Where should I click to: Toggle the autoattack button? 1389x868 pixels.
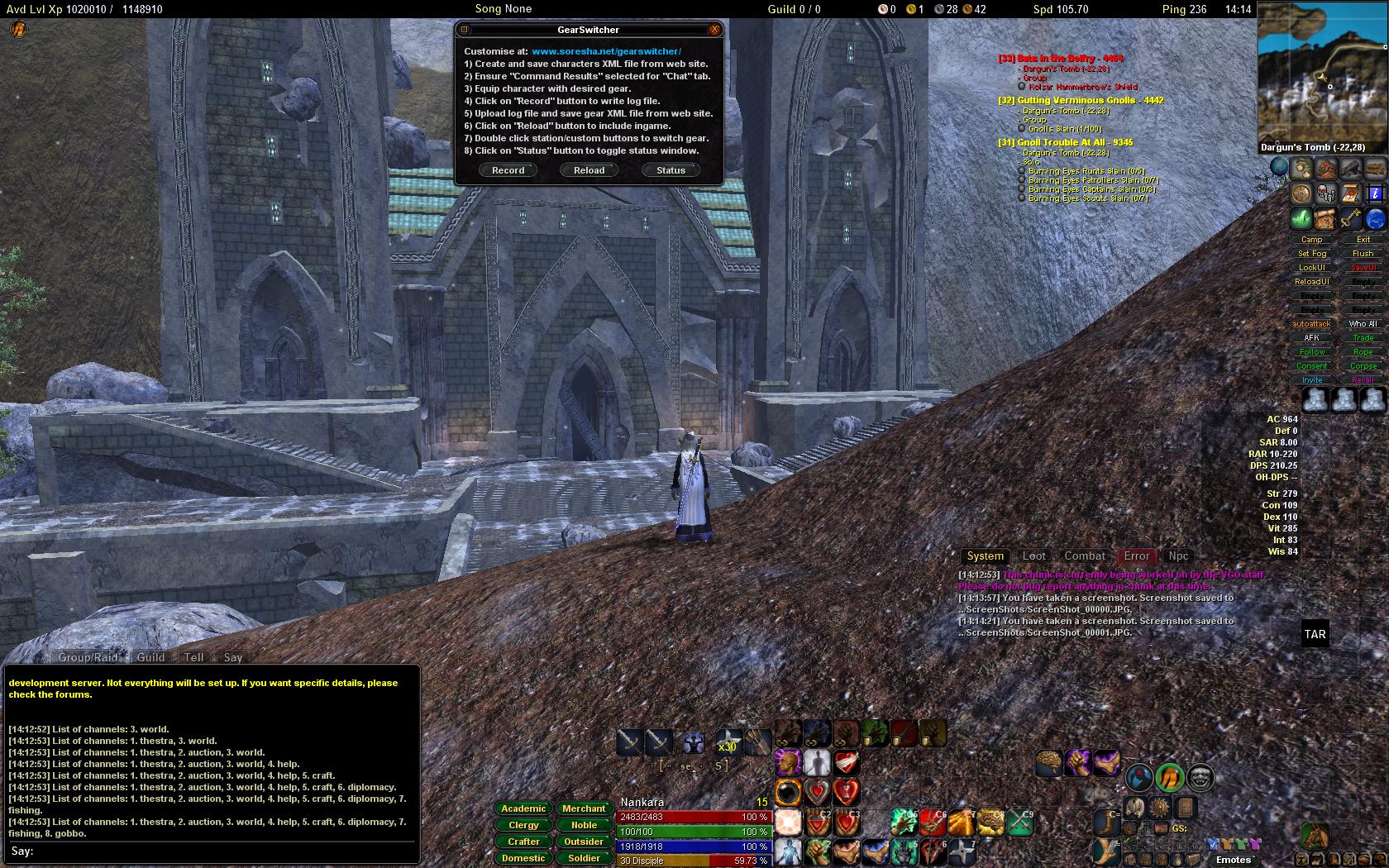[1312, 324]
